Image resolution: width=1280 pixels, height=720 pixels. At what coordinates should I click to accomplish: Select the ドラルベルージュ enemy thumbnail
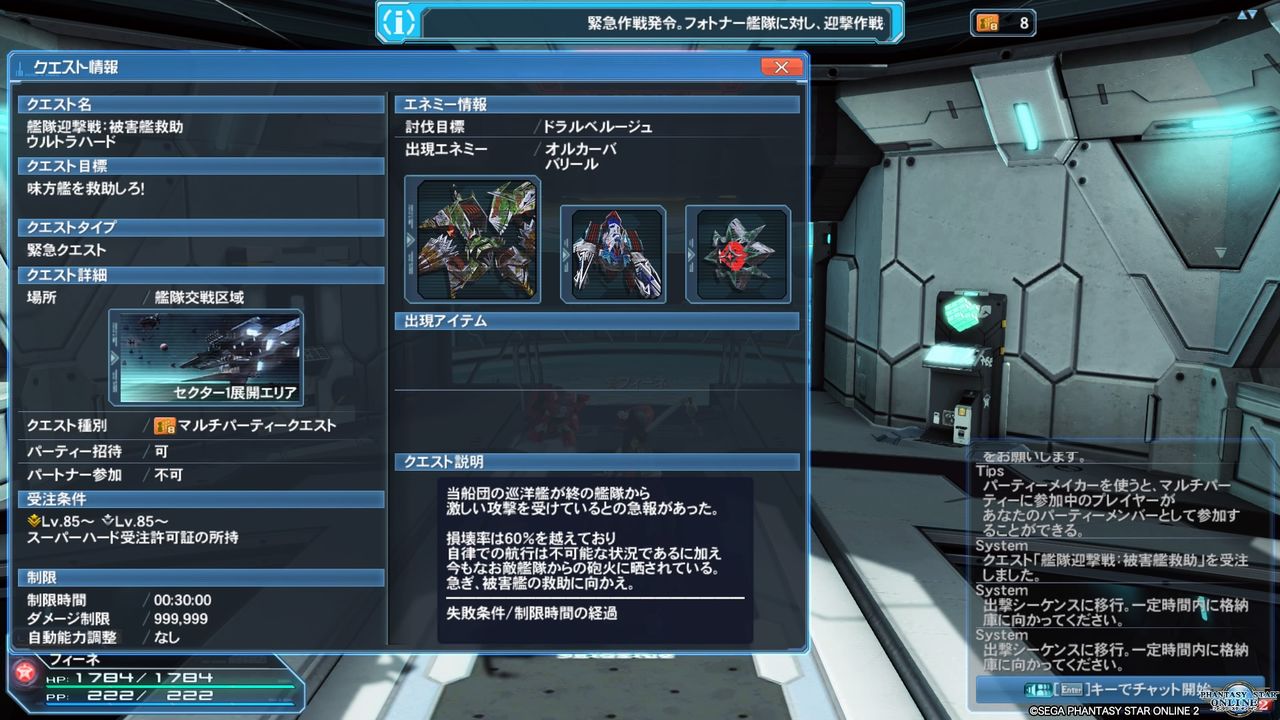click(x=472, y=238)
